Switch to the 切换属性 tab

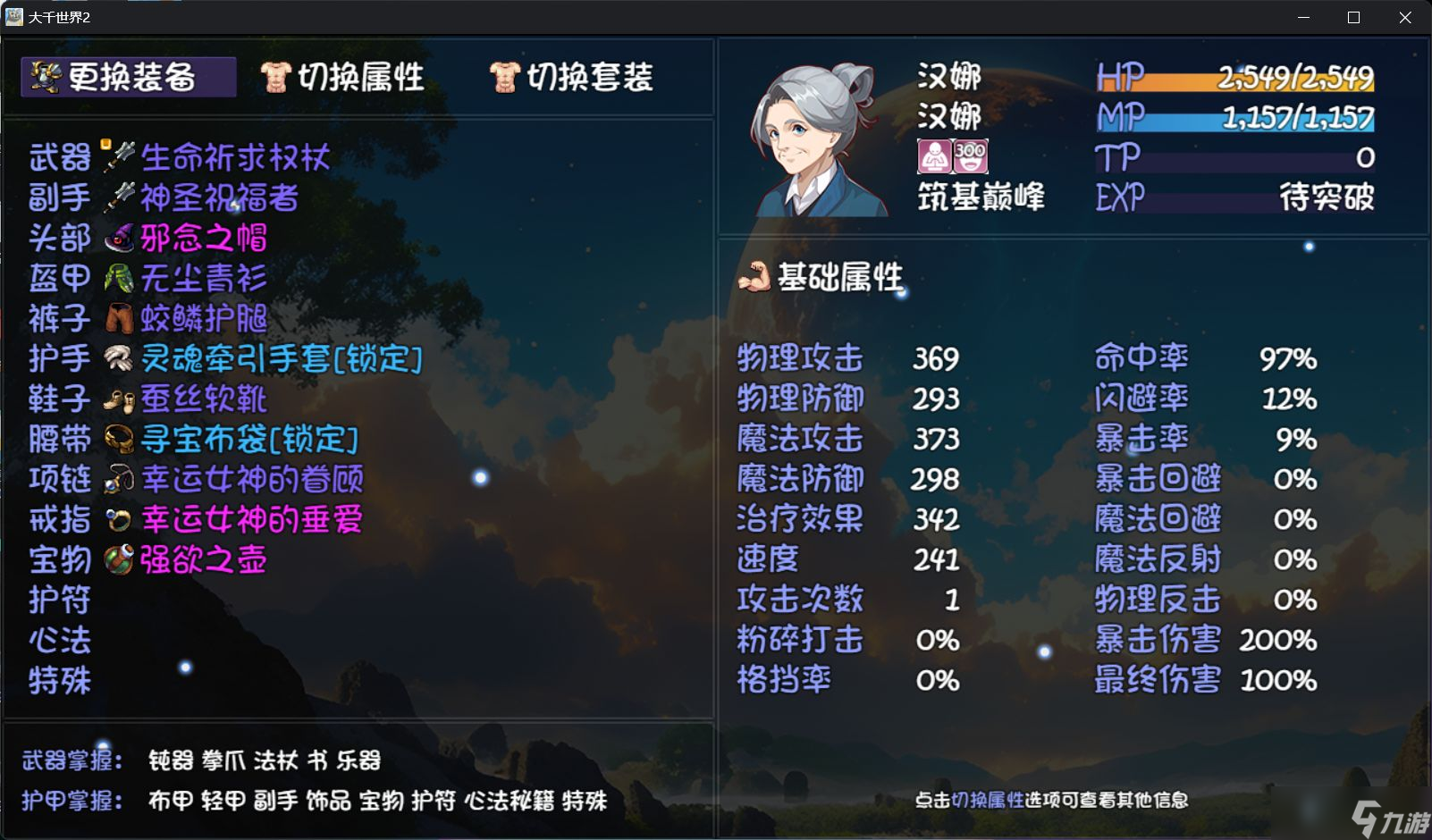tap(347, 77)
